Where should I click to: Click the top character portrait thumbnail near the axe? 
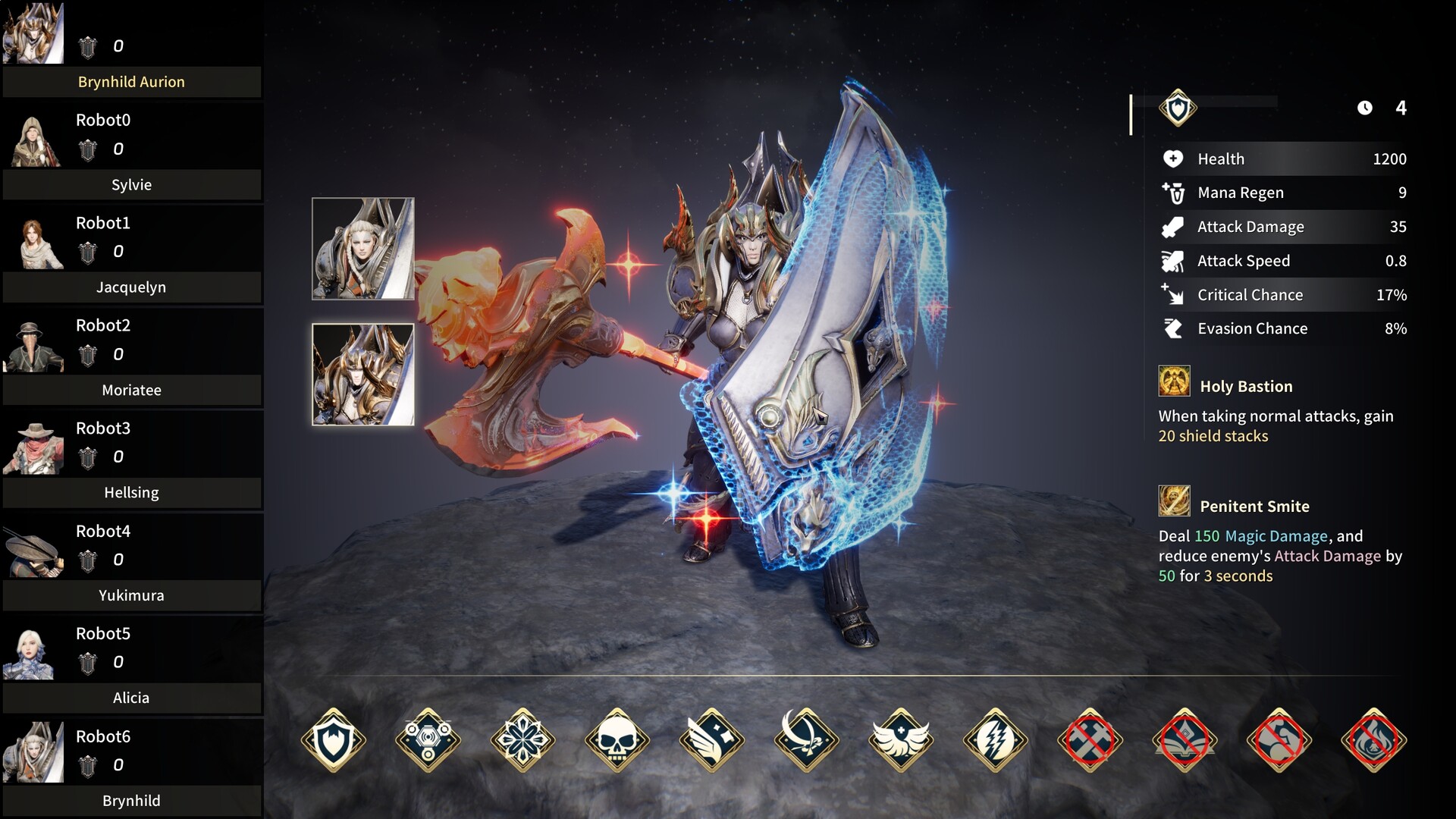[362, 248]
